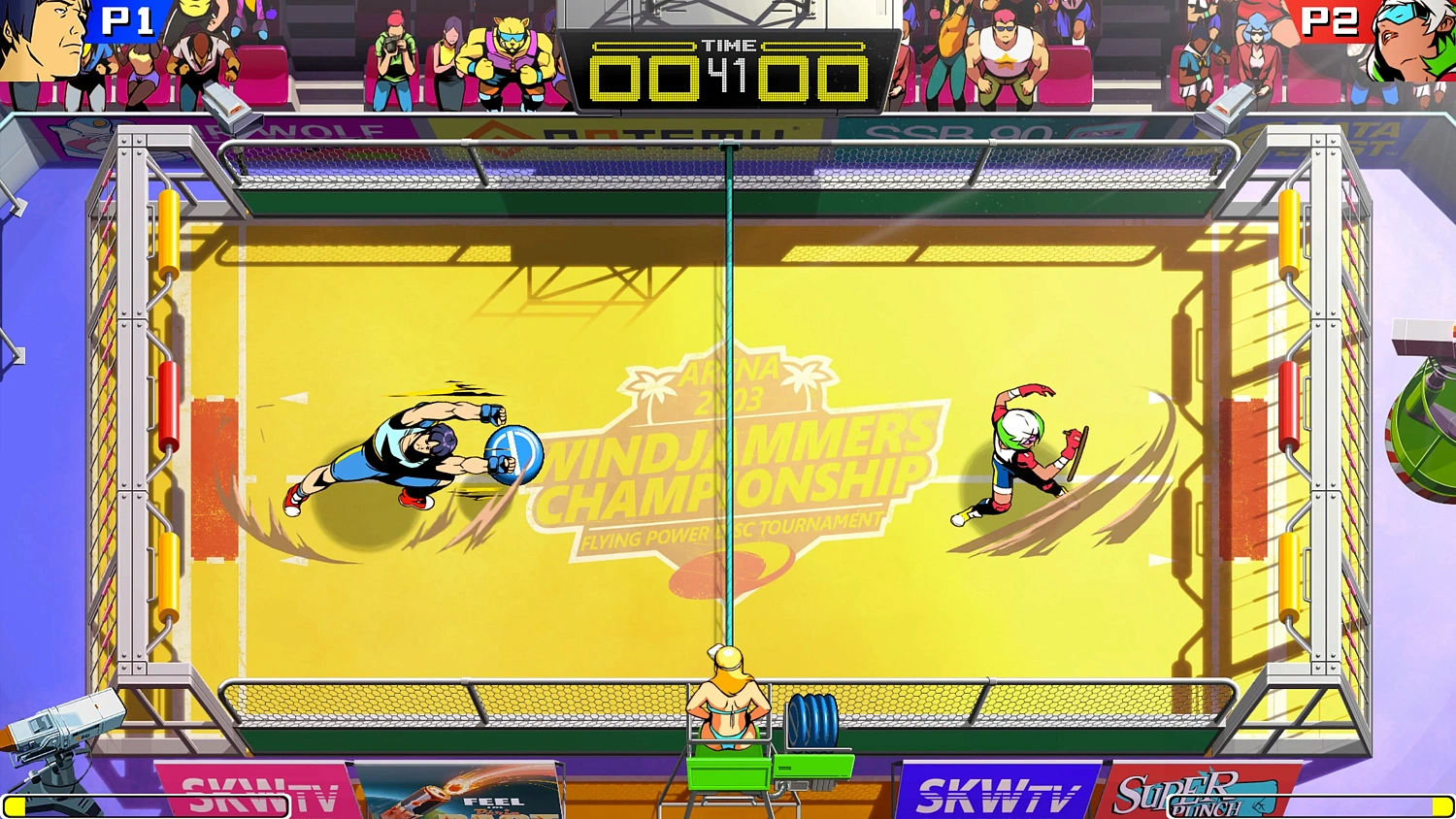Screen dimensions: 1456x819
Task: Click the red P1 label at top left
Action: pyautogui.click(x=126, y=21)
